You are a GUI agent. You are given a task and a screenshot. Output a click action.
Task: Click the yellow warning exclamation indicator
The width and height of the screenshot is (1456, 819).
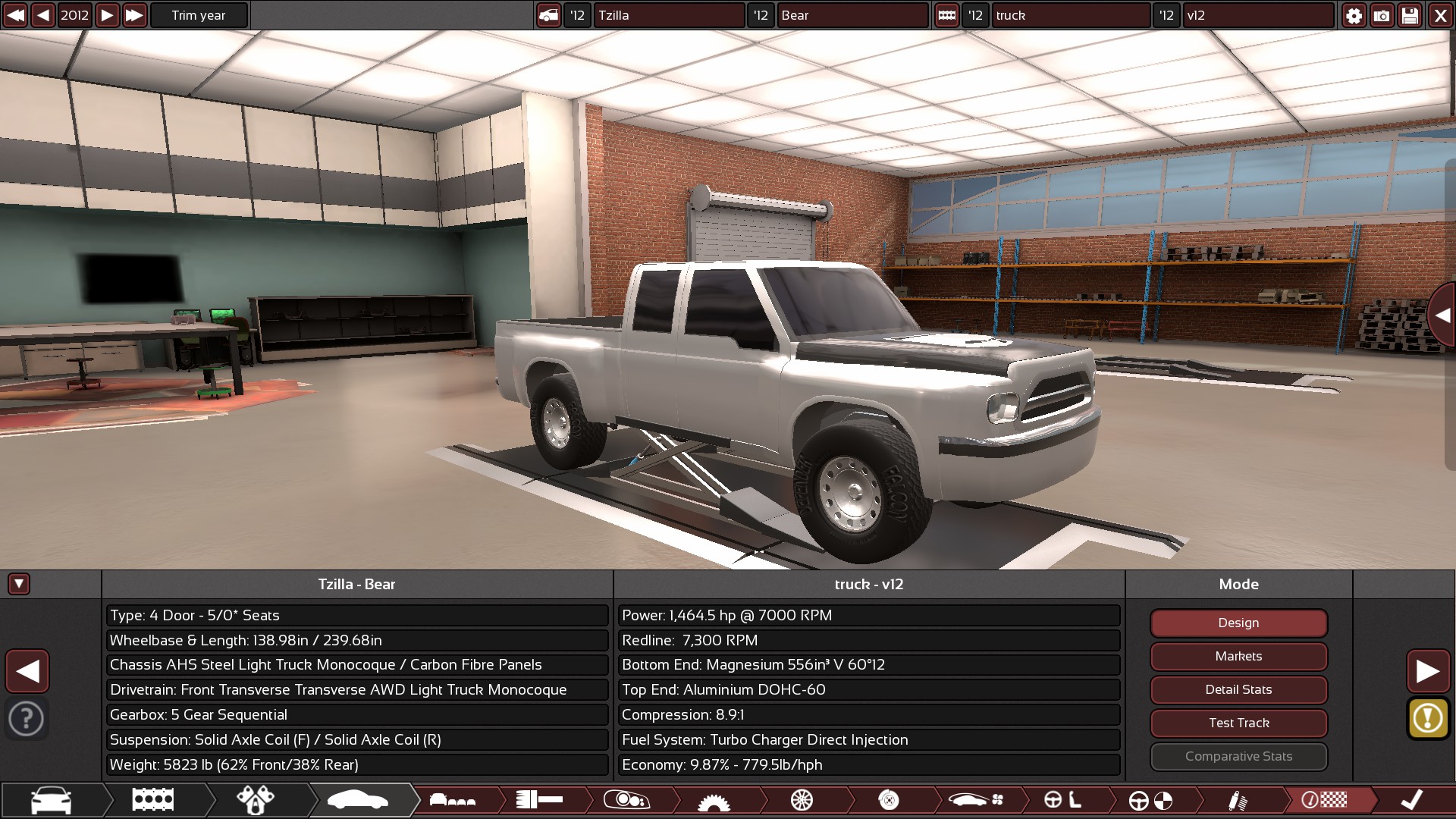(x=1429, y=719)
